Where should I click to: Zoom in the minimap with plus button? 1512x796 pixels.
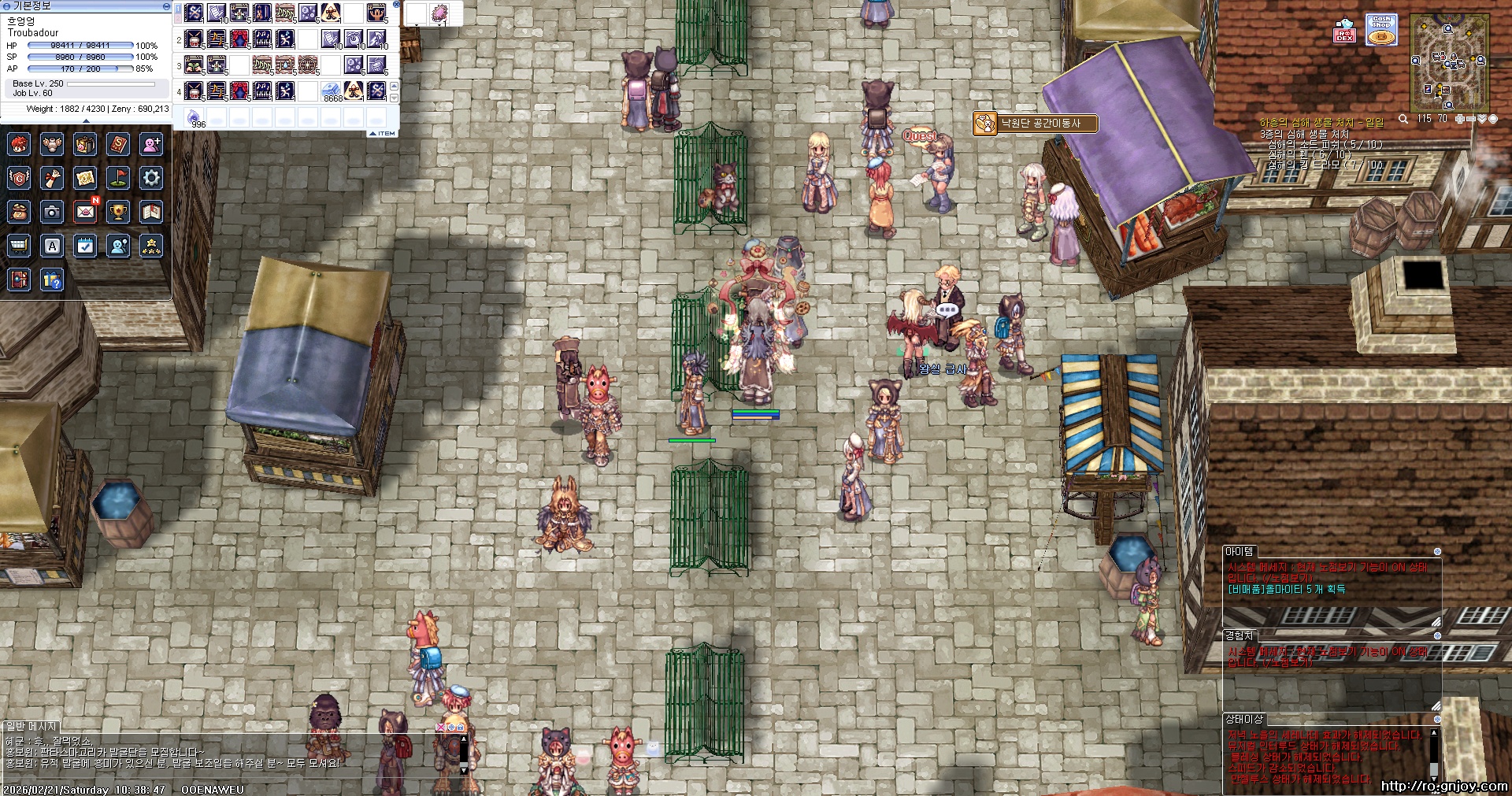pyautogui.click(x=1460, y=119)
